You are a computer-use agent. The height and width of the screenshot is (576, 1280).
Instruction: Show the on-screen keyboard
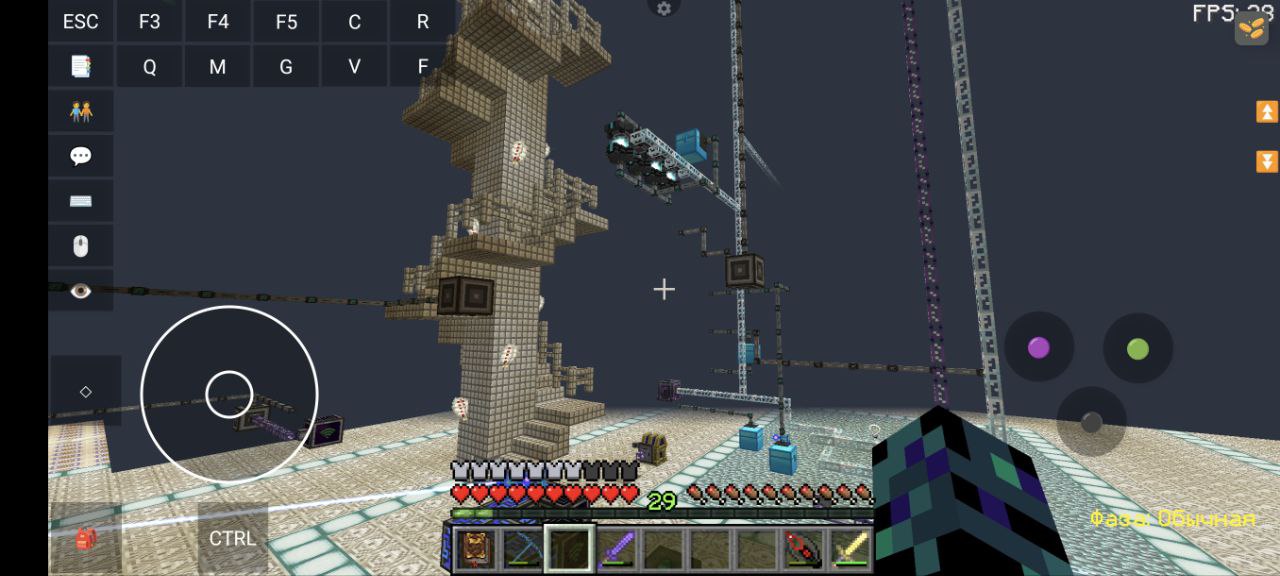(x=81, y=201)
